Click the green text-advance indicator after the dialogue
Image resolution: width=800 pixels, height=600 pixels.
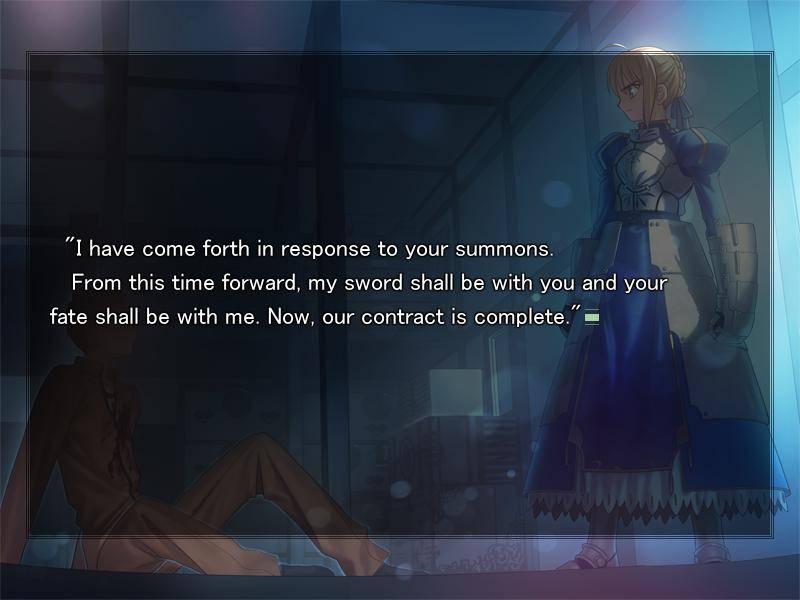tap(591, 318)
